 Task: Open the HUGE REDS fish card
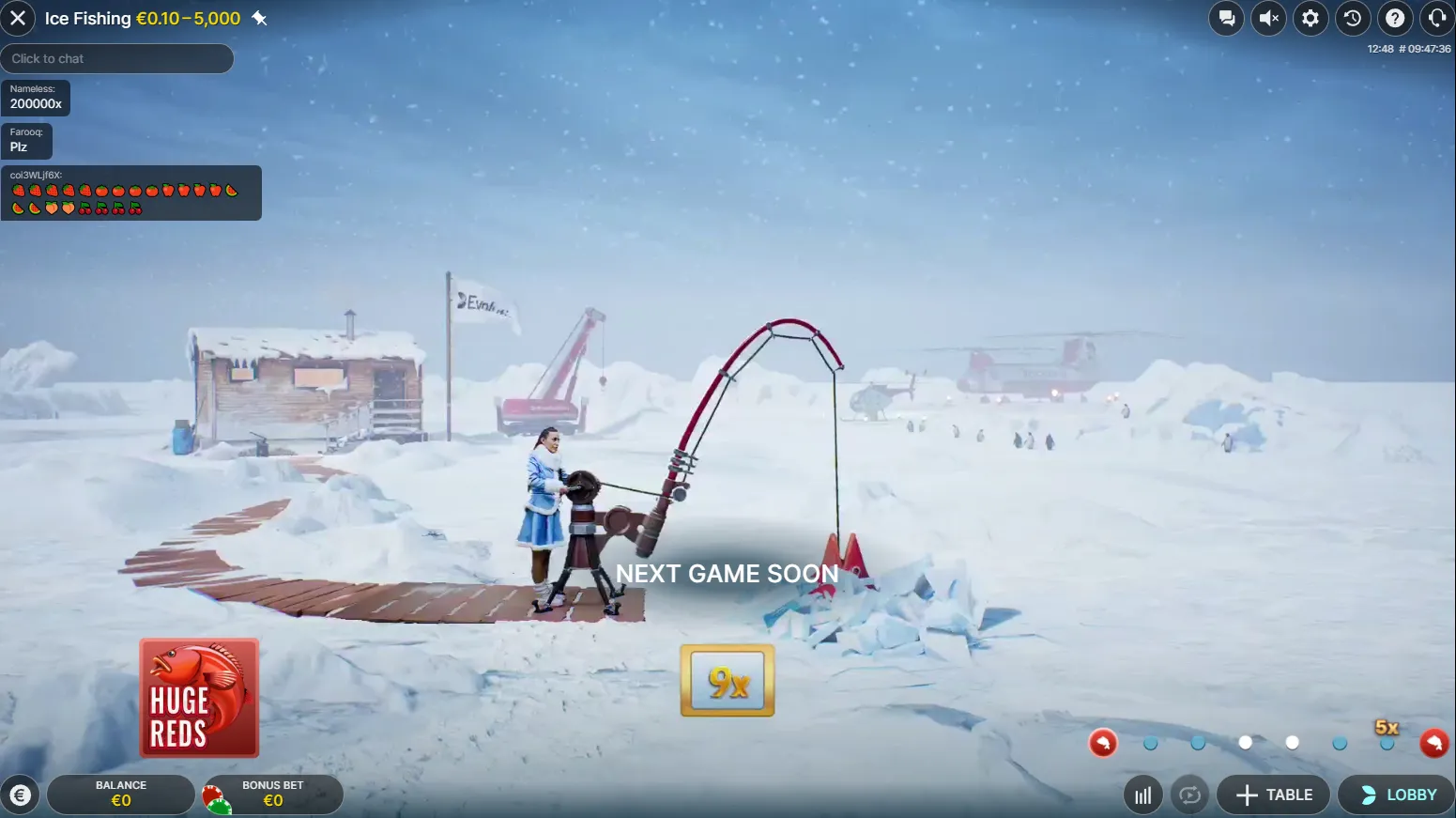pos(198,698)
